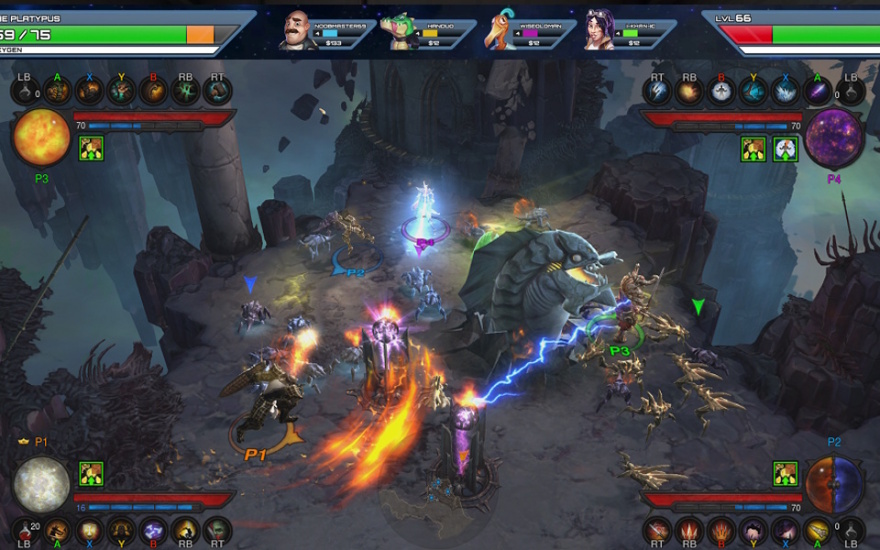Trigger P4's fiery explosion ability
This screenshot has width=880, height=550.
pyautogui.click(x=689, y=91)
